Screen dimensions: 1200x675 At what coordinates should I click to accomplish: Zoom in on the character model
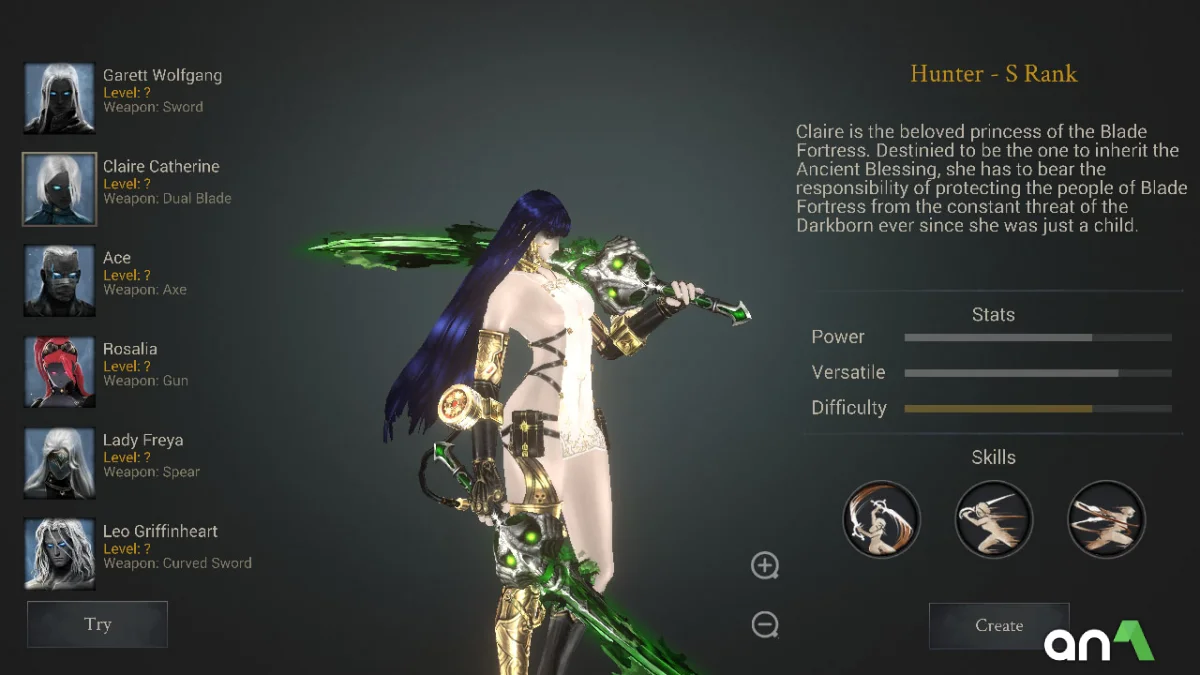pyautogui.click(x=765, y=566)
